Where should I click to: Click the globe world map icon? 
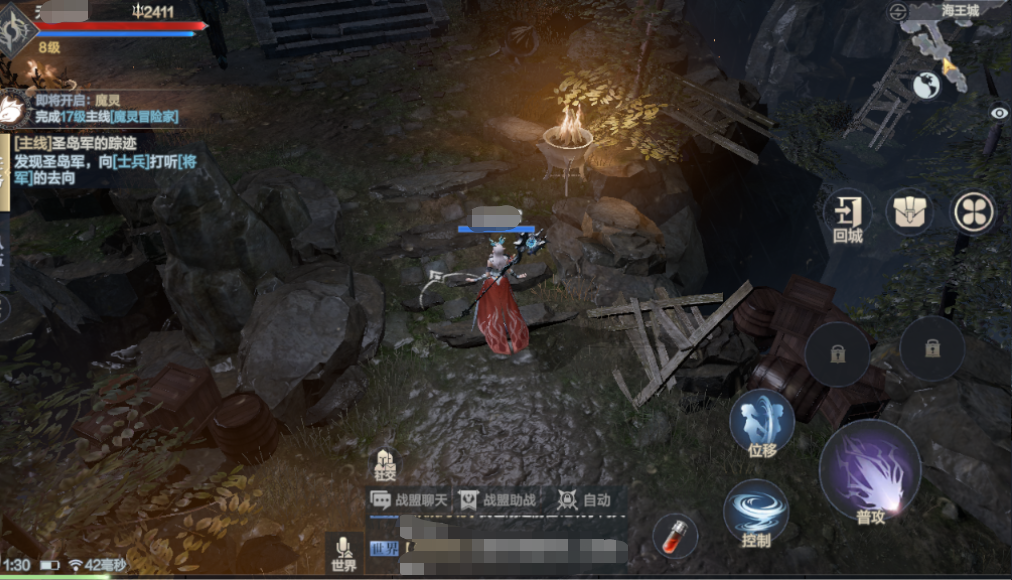[926, 86]
